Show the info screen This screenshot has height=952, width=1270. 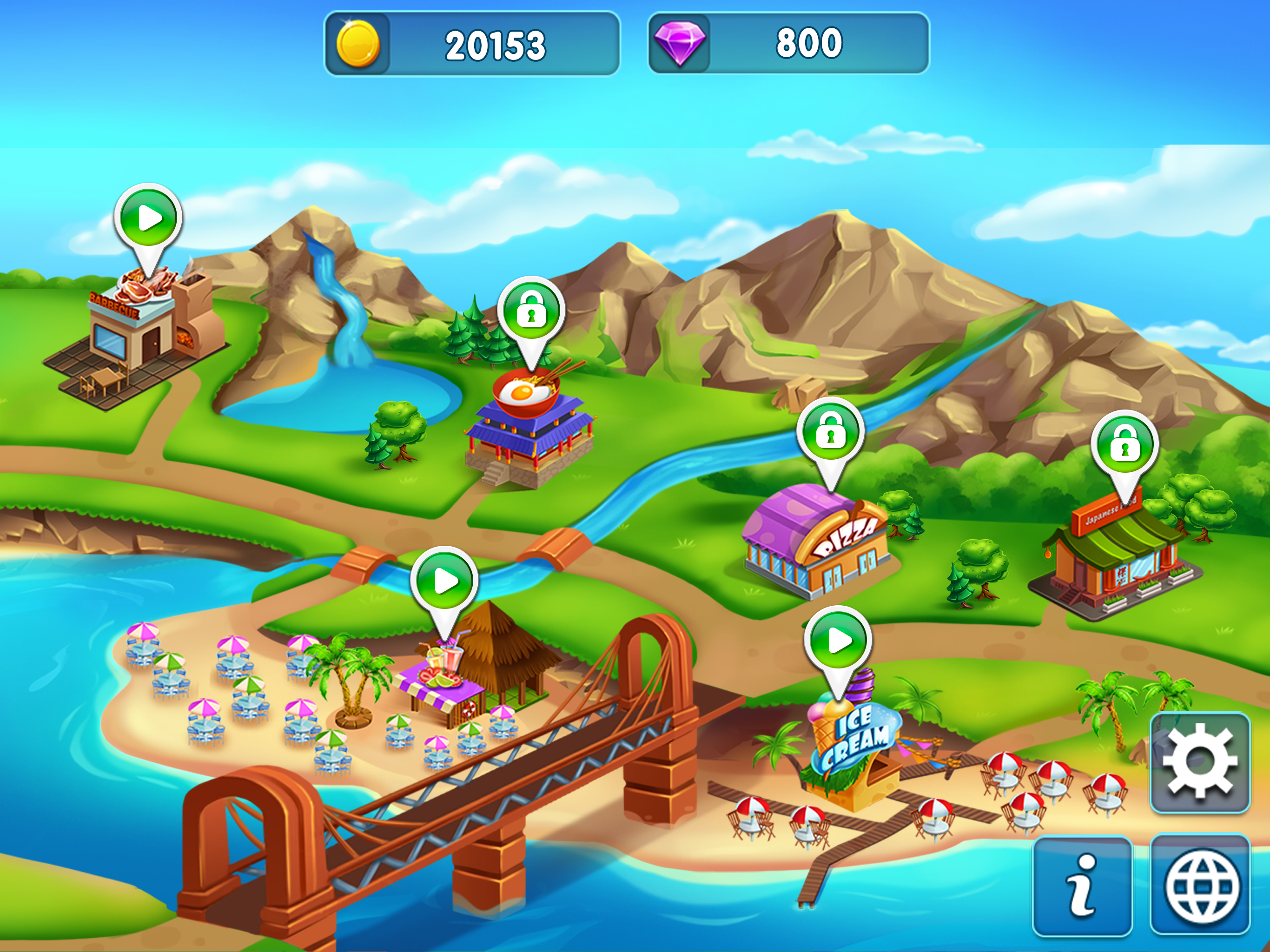tap(1082, 886)
